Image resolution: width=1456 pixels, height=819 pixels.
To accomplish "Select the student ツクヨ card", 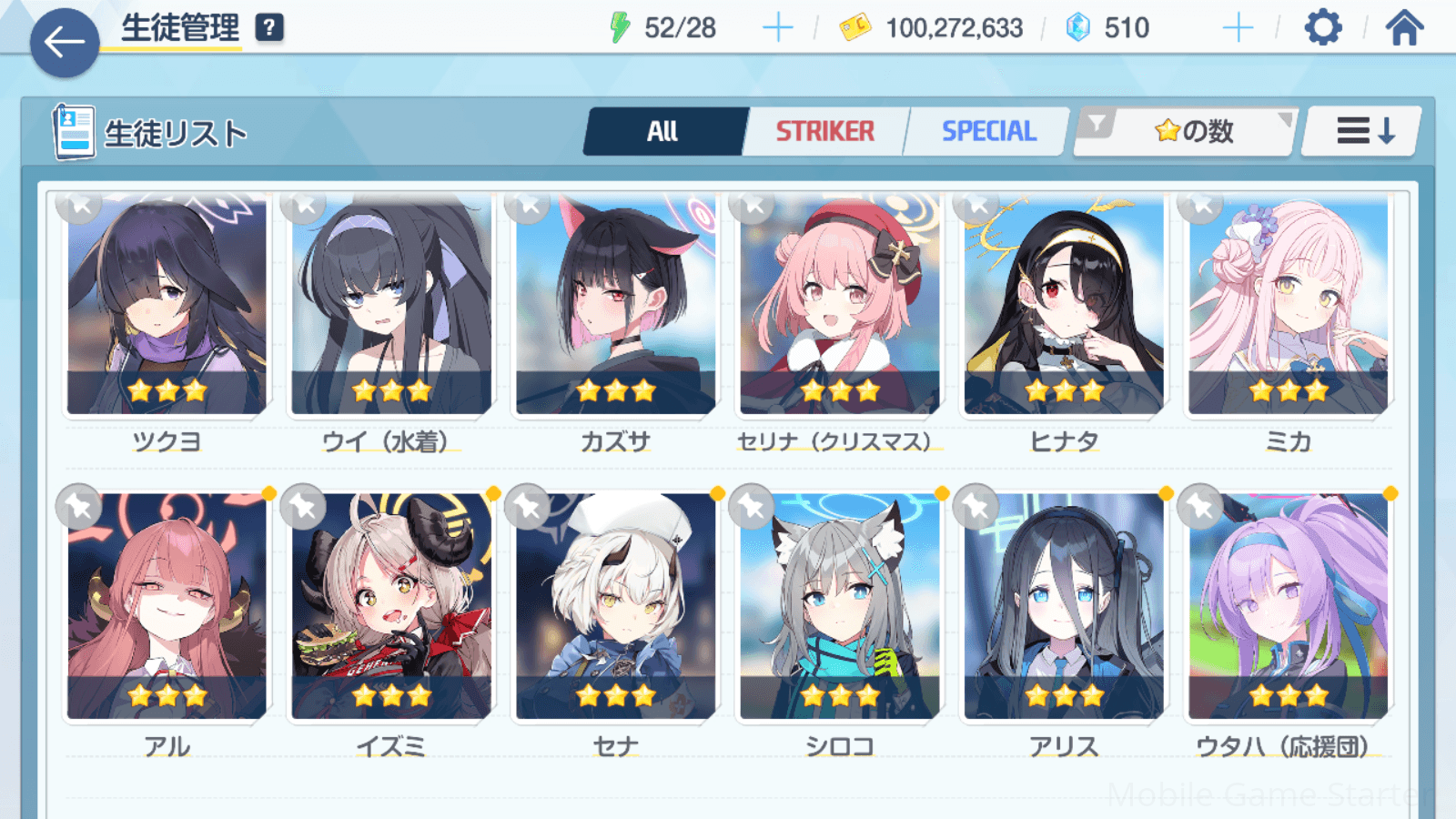I will [167, 305].
